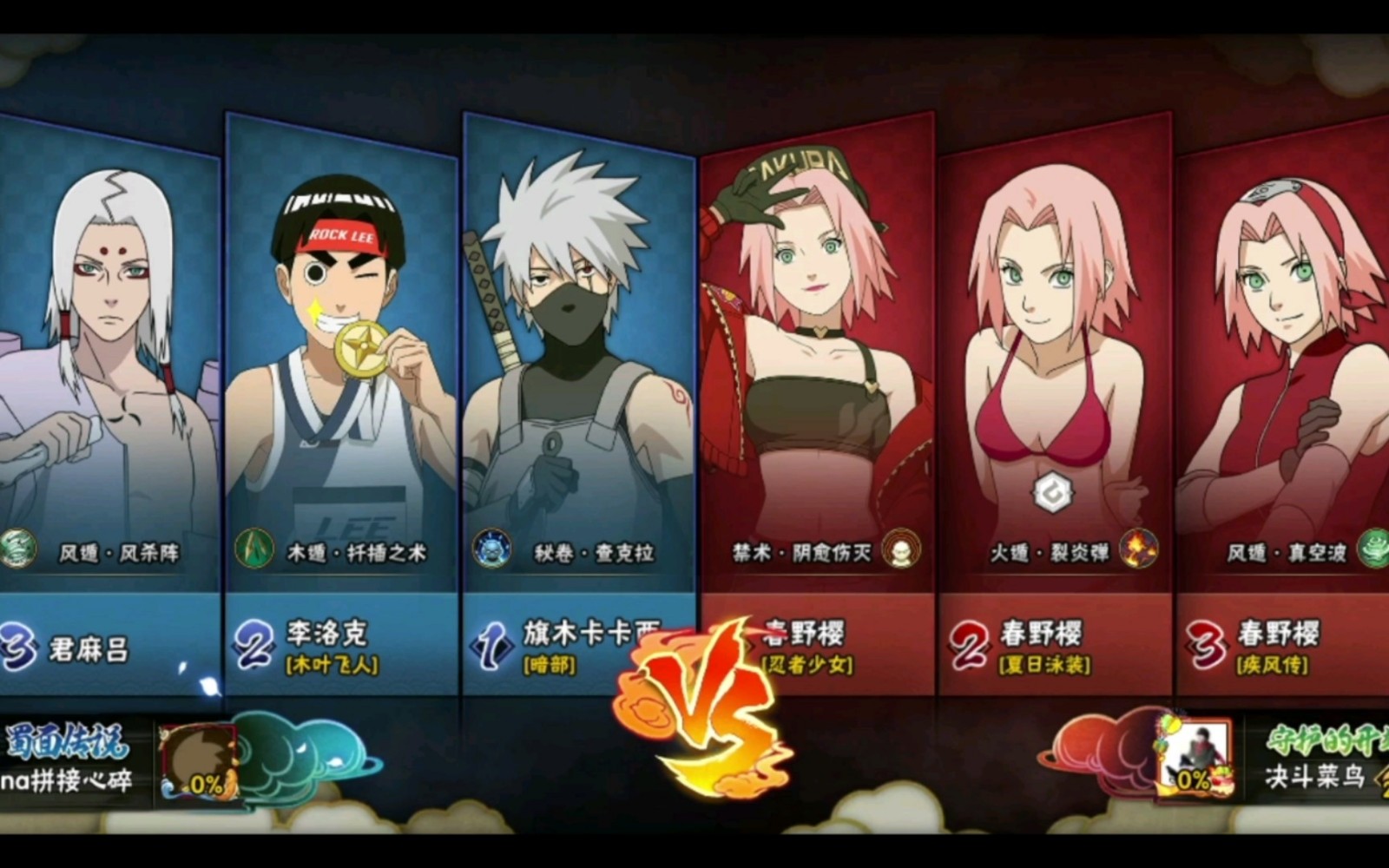Tap the 秘卷·查克拉 scroll icon
The height and width of the screenshot is (868, 1389).
[x=492, y=549]
